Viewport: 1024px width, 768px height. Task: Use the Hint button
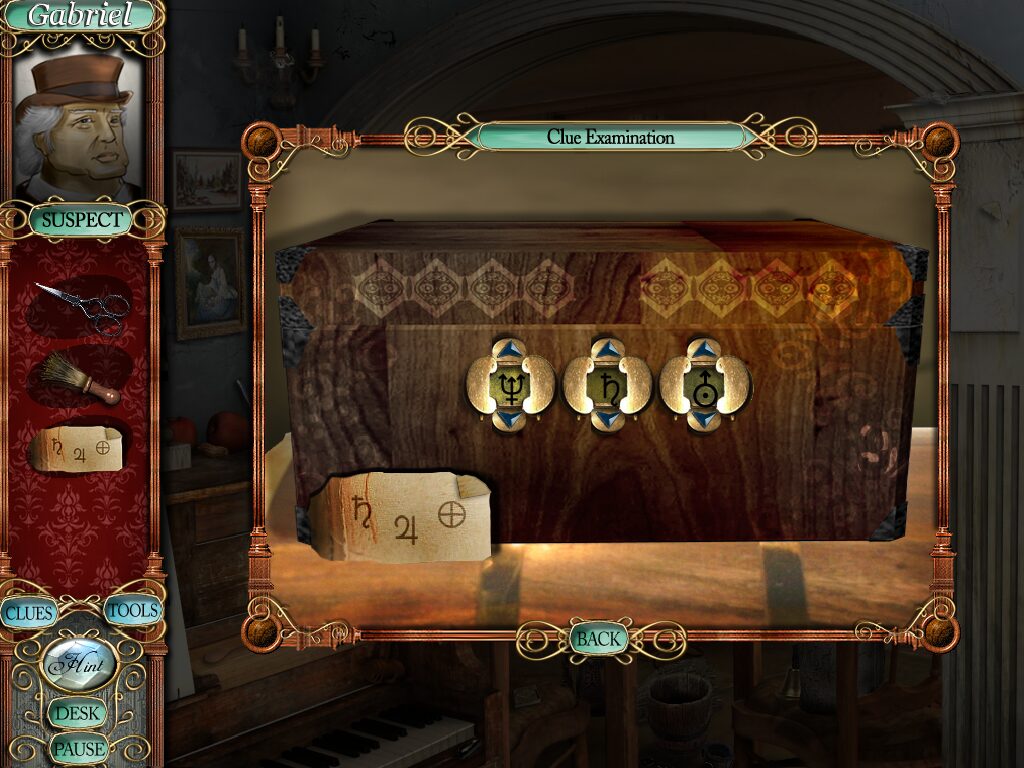(79, 663)
